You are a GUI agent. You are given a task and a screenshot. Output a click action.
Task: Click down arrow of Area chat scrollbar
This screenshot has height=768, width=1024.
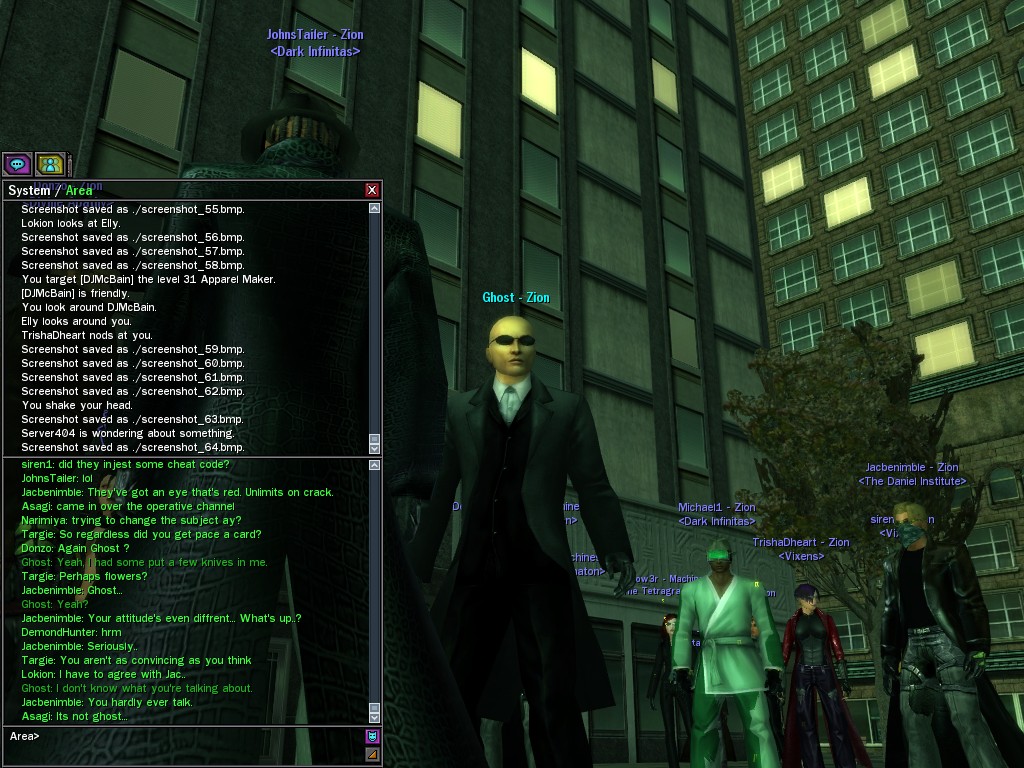(375, 717)
